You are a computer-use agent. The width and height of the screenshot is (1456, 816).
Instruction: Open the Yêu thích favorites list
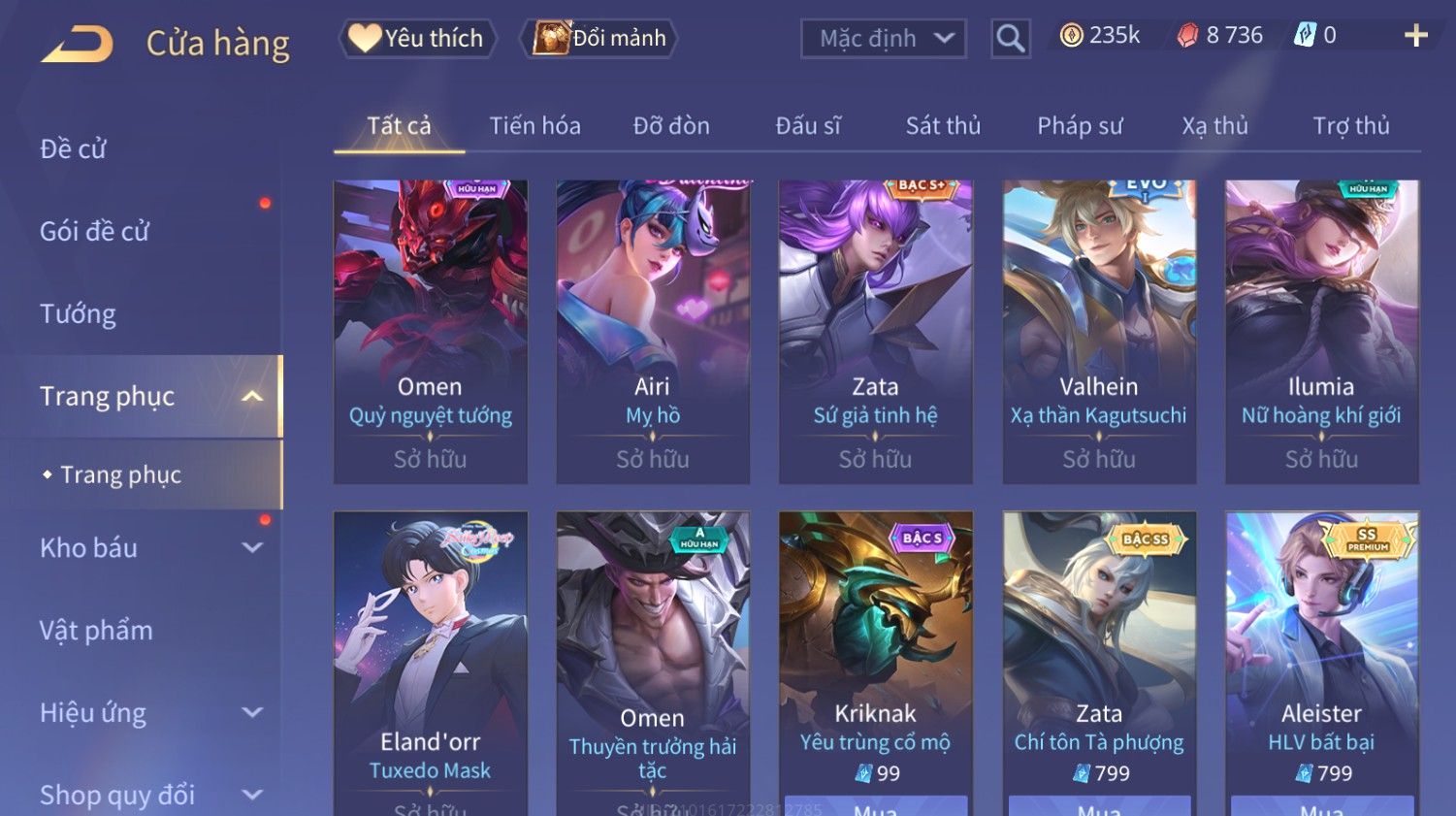pos(417,38)
